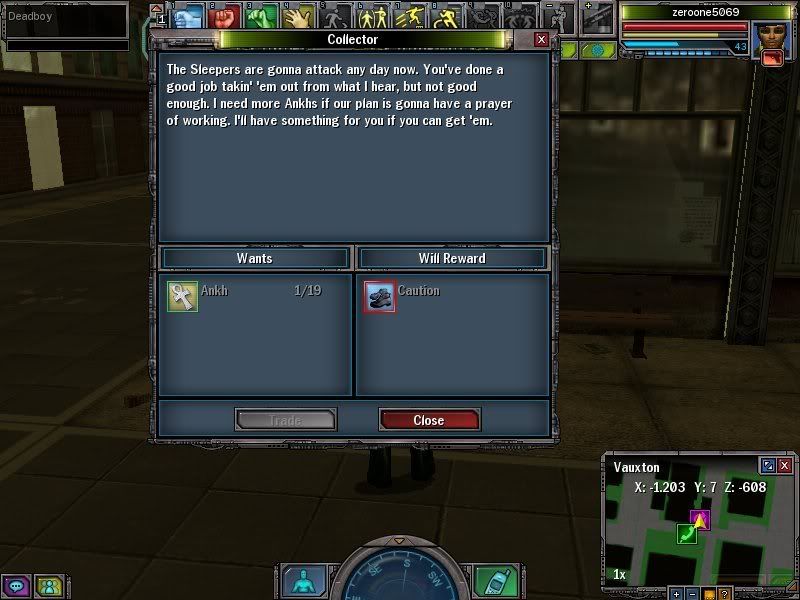Activate the green arm hotbar ability

(262, 17)
